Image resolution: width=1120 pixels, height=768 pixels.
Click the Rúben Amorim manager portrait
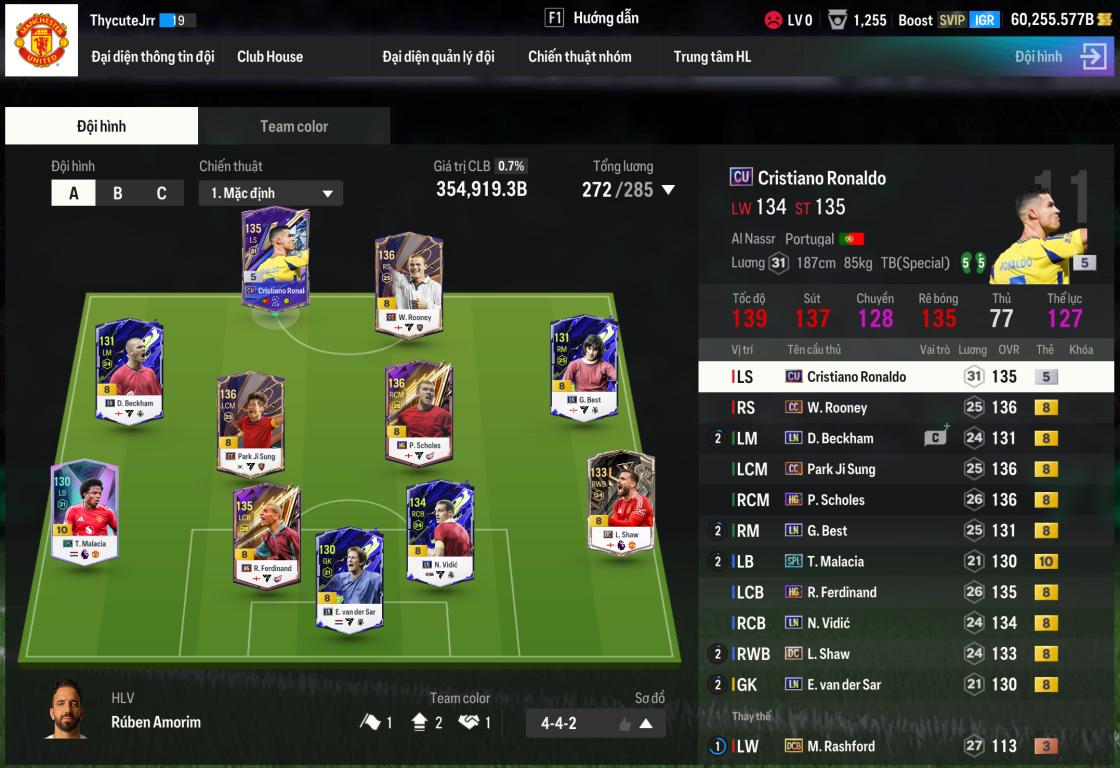pyautogui.click(x=66, y=710)
